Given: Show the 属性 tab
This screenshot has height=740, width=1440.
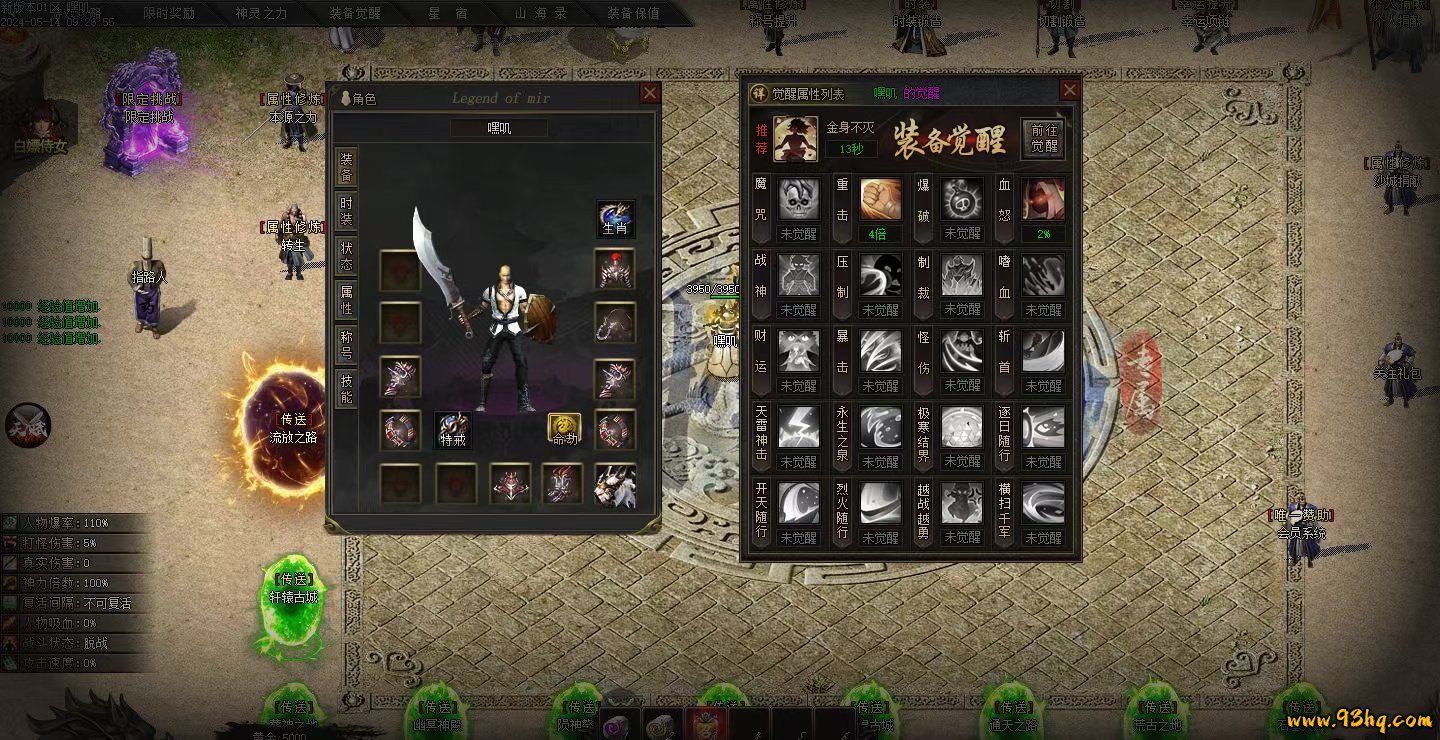Looking at the screenshot, I should (346, 300).
